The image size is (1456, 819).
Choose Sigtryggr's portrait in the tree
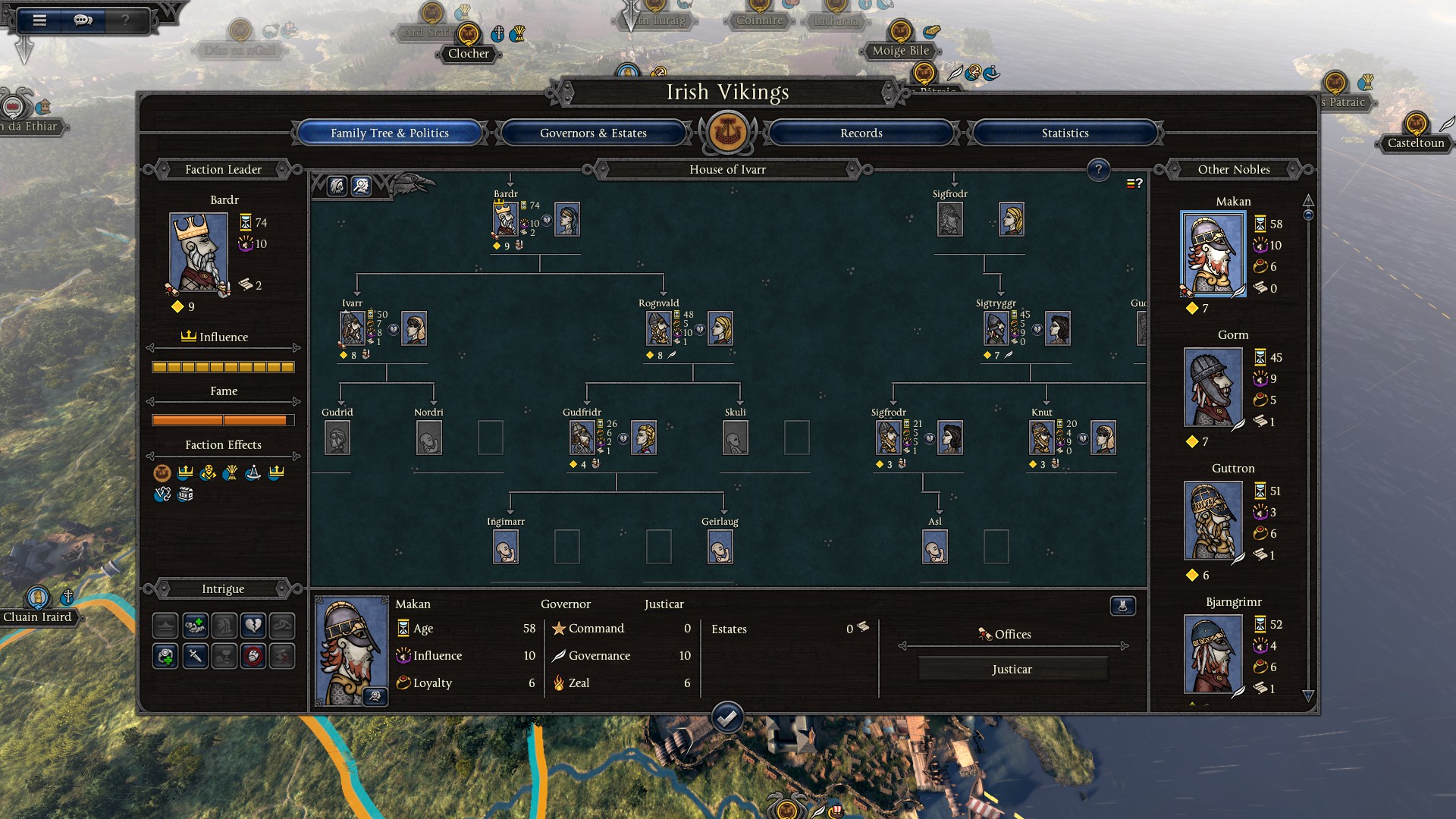(996, 328)
